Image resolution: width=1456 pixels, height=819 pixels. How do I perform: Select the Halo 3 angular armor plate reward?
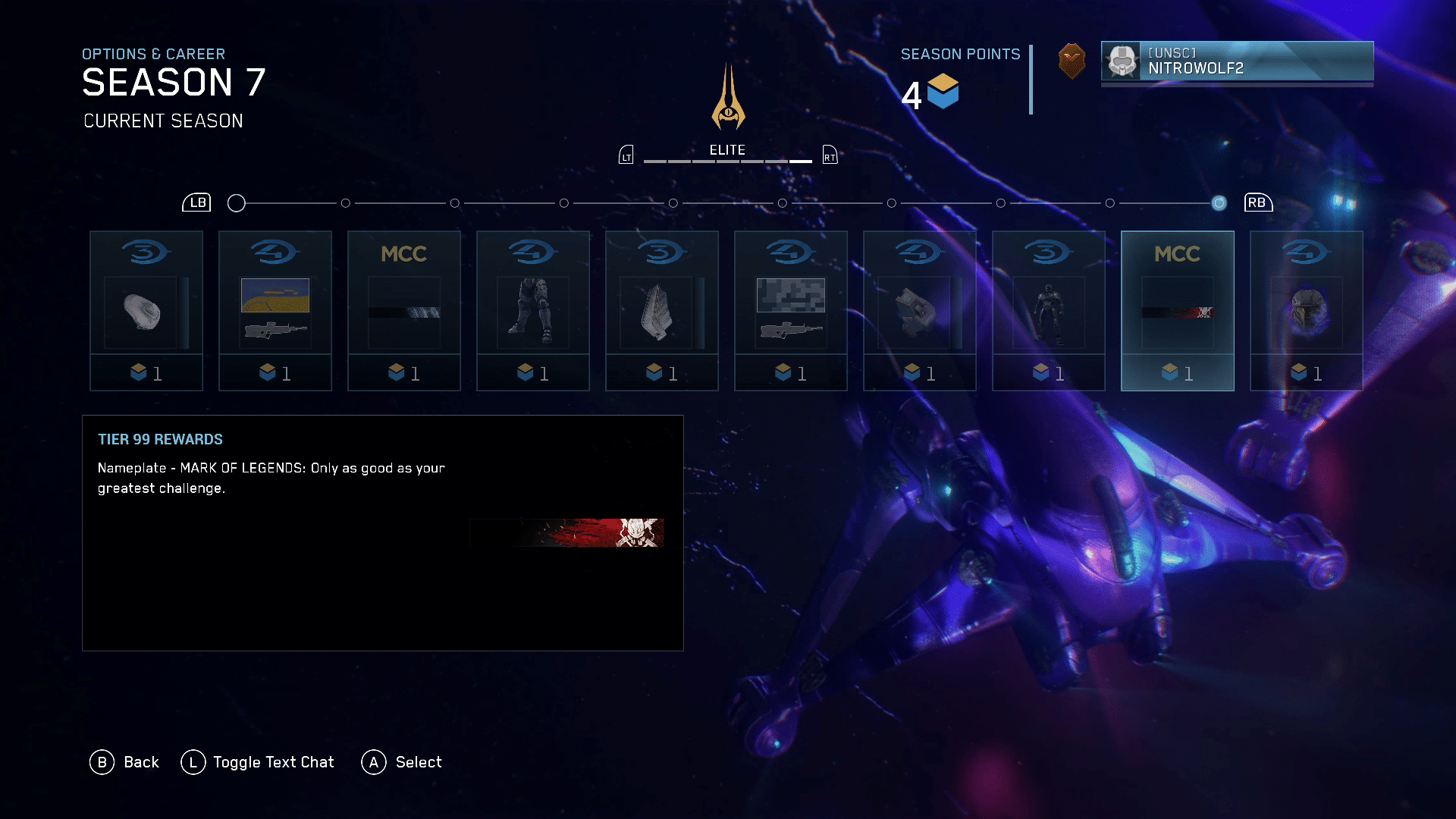pos(662,311)
